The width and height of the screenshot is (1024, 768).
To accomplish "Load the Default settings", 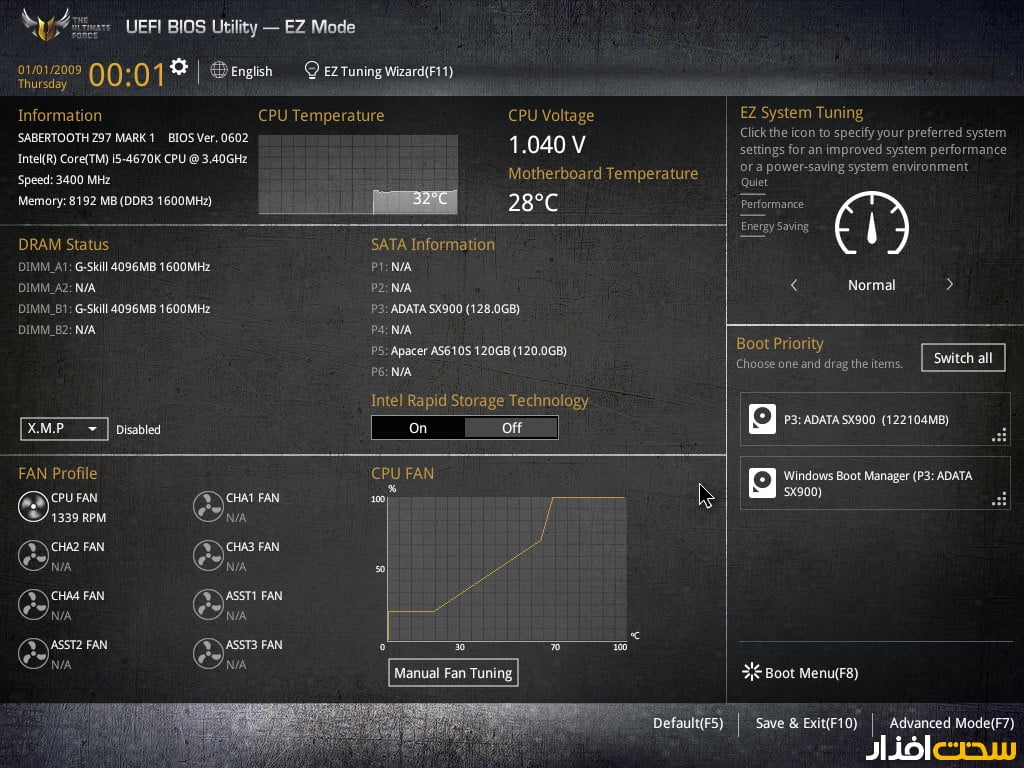I will click(x=688, y=723).
